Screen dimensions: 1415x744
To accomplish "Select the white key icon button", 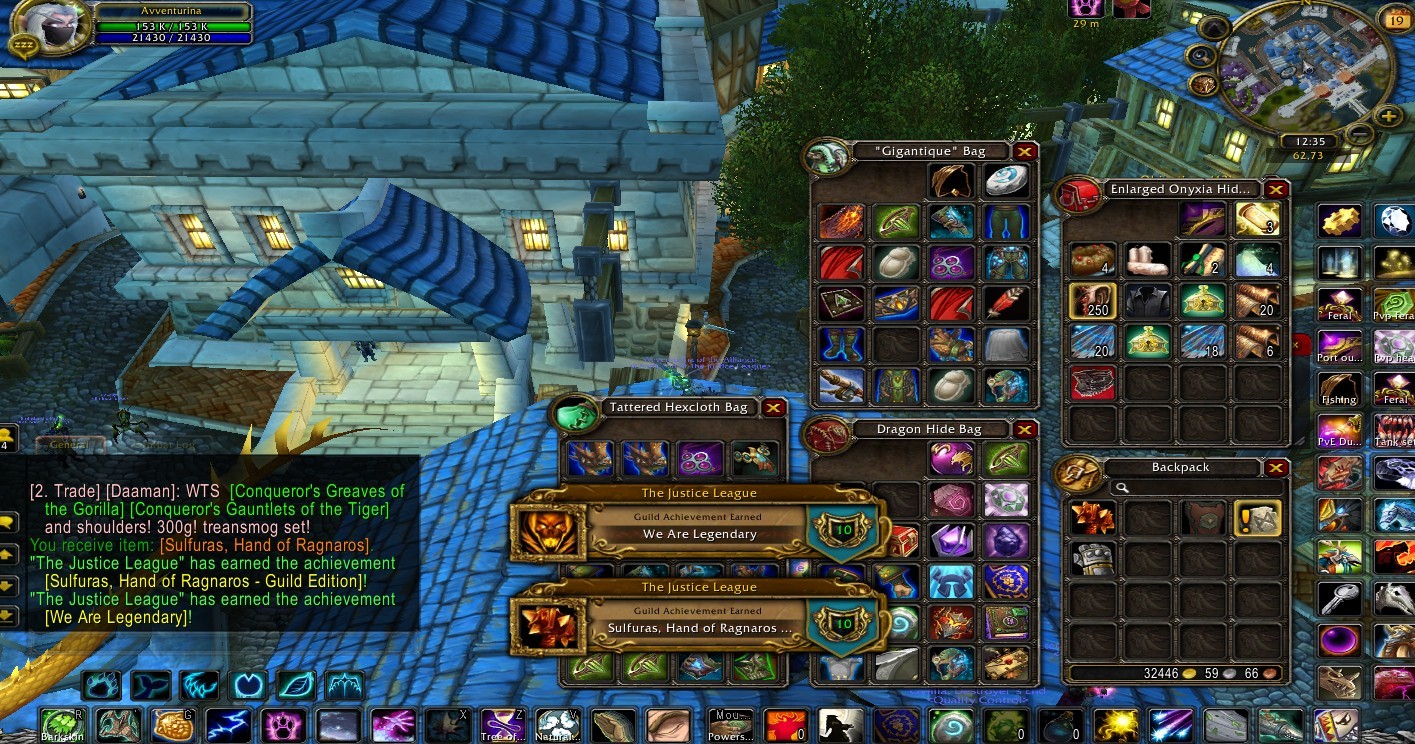I will [1338, 599].
